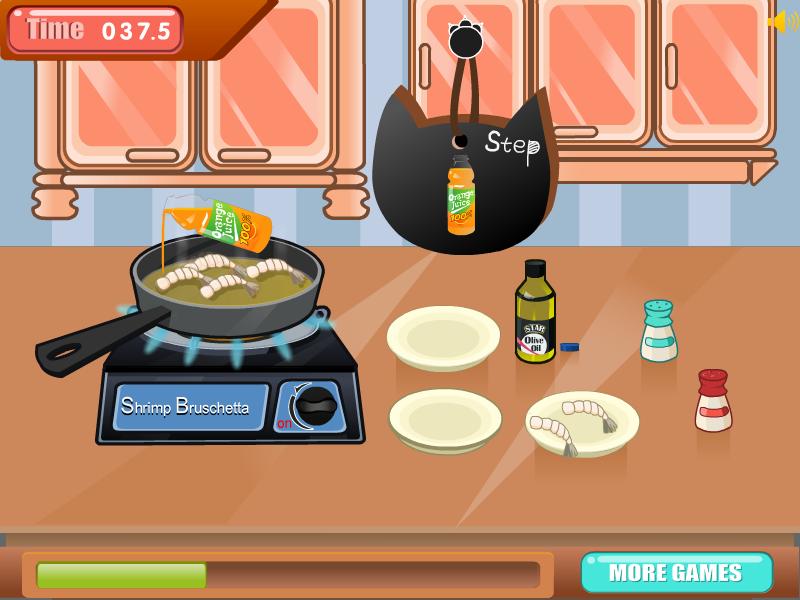This screenshot has width=800, height=600.
Task: Select the plate of raw shrimp
Action: (x=582, y=423)
